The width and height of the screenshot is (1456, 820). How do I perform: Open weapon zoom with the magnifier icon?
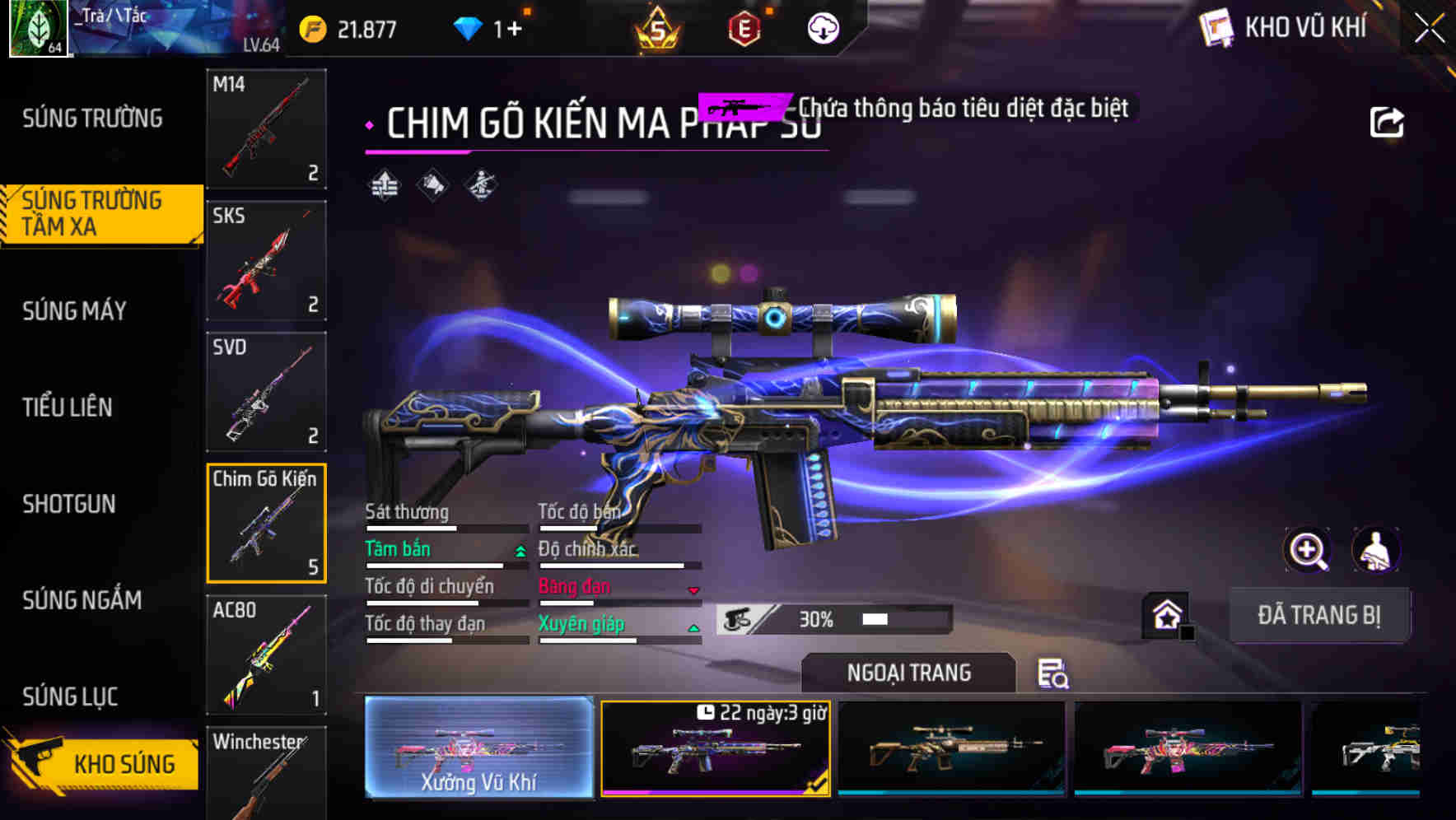(1309, 550)
